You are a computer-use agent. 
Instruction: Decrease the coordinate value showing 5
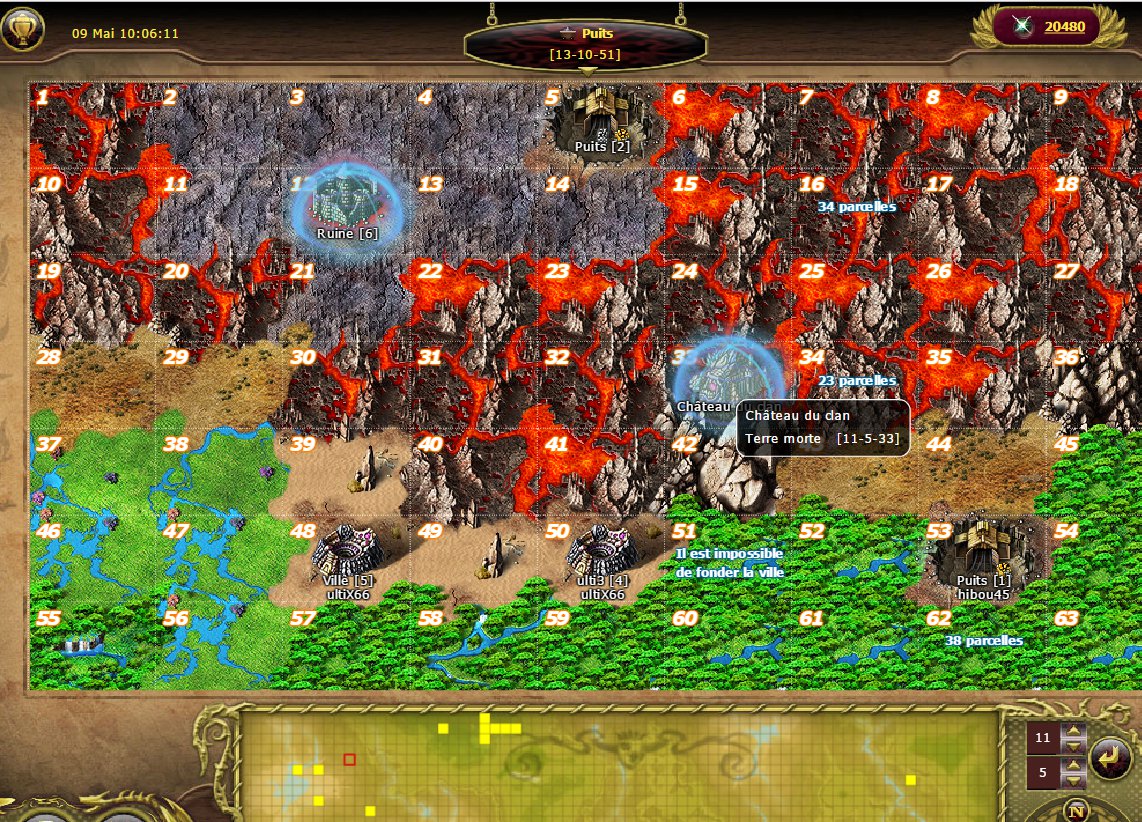[x=1074, y=781]
